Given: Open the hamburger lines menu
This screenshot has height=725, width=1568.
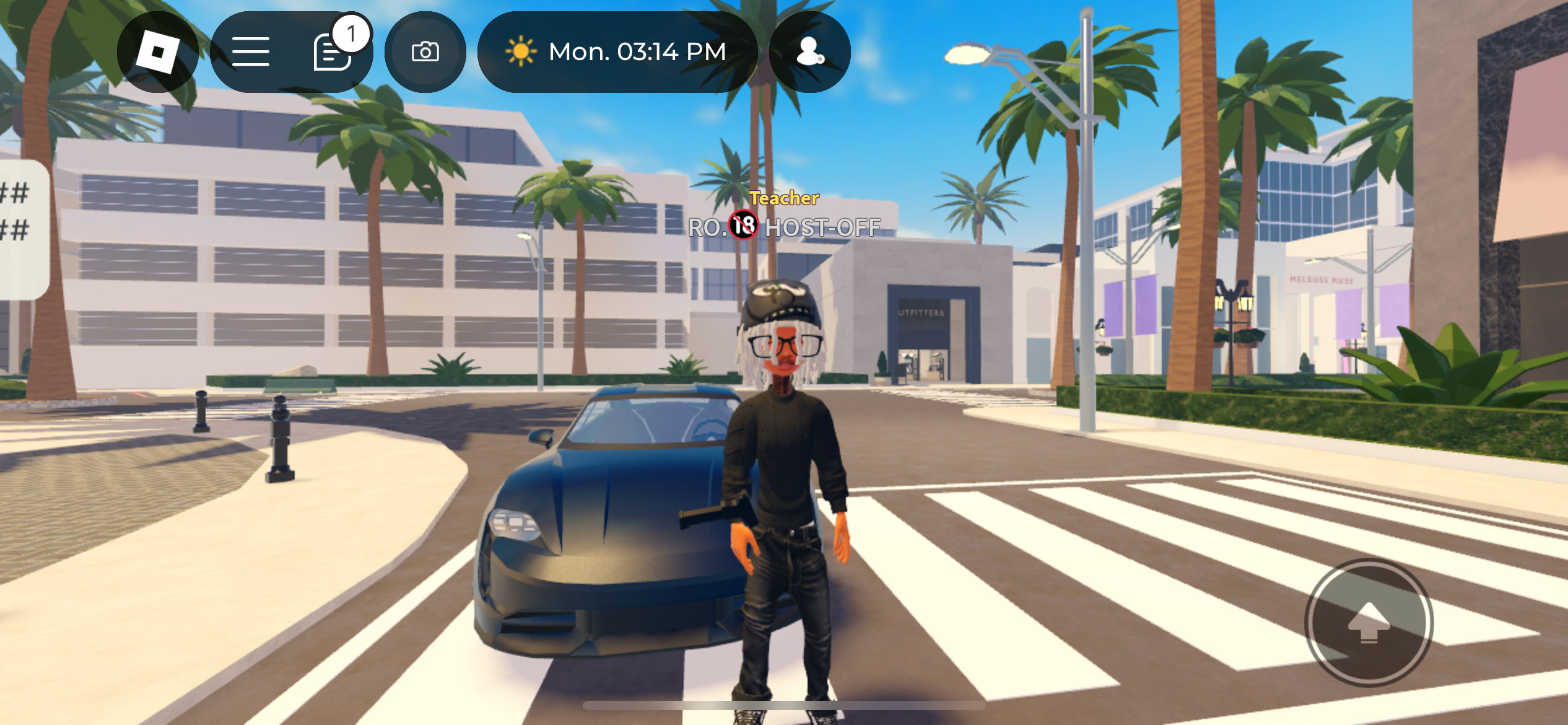Looking at the screenshot, I should point(251,52).
